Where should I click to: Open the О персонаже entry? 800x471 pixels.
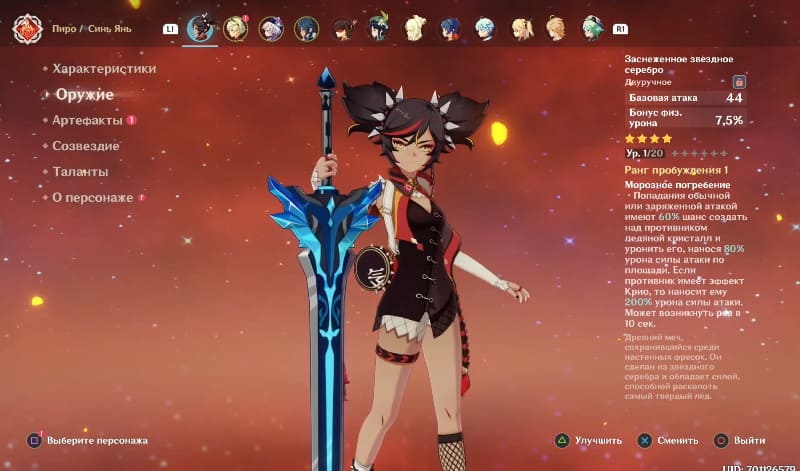coord(92,198)
